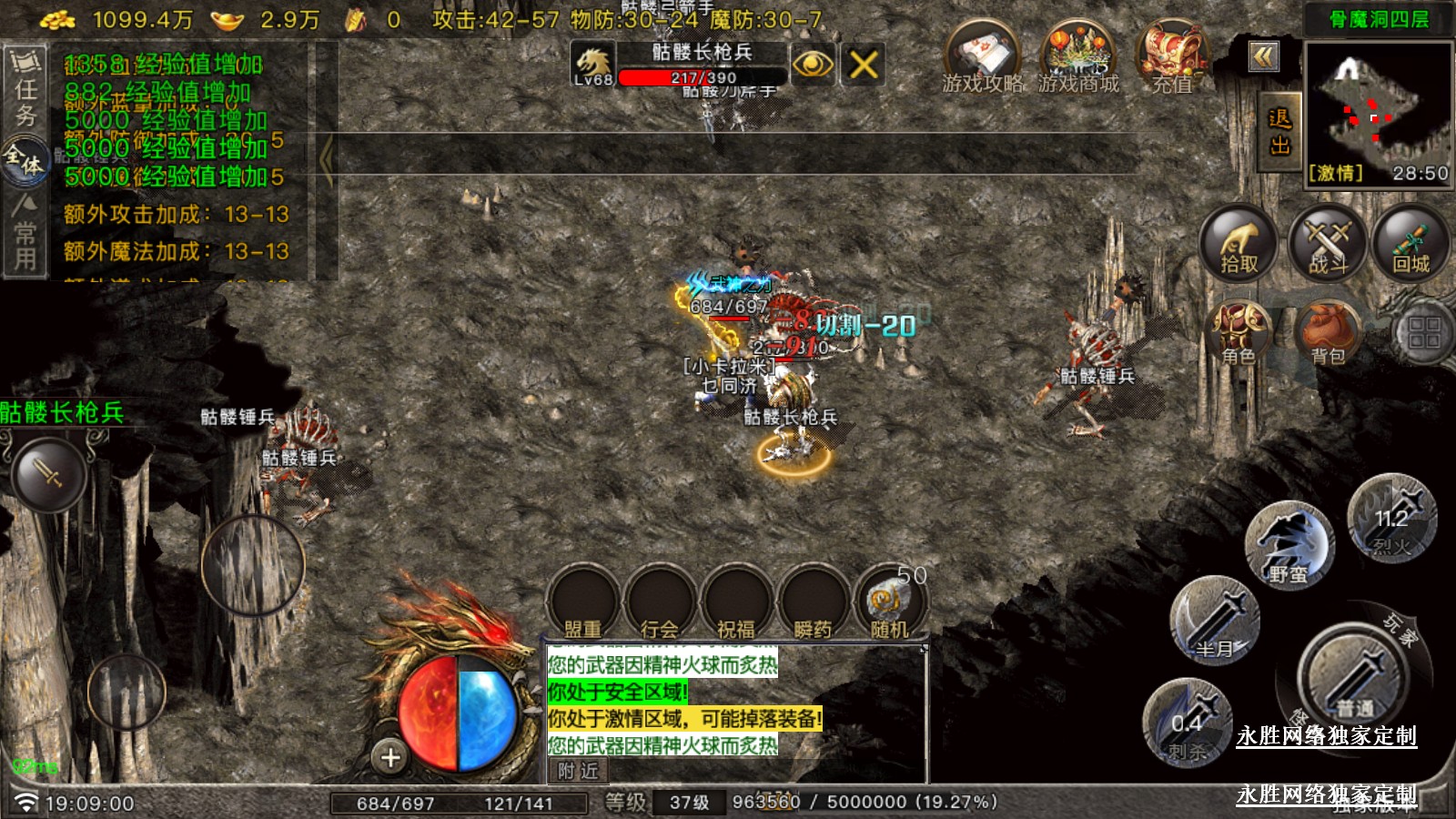Open the 背包 backpack

click(1328, 332)
